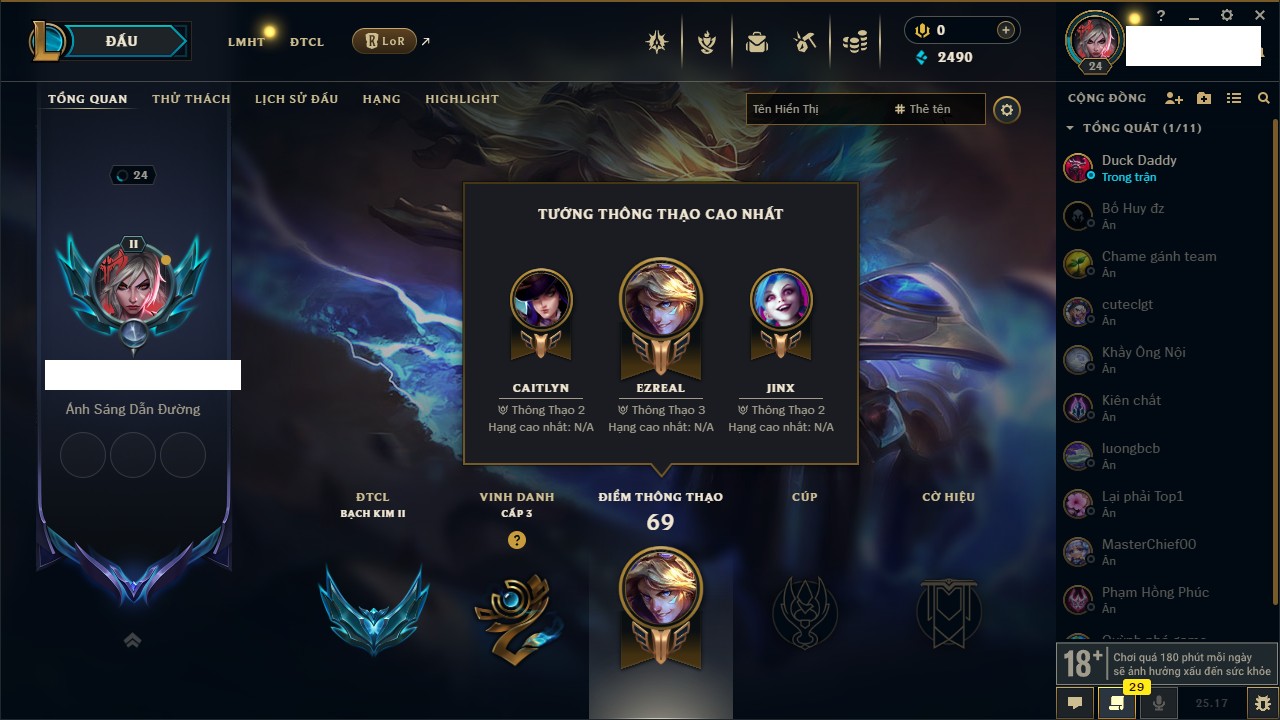This screenshot has width=1280, height=720.
Task: Focus the Tên Hiển Thị search field
Action: (815, 109)
